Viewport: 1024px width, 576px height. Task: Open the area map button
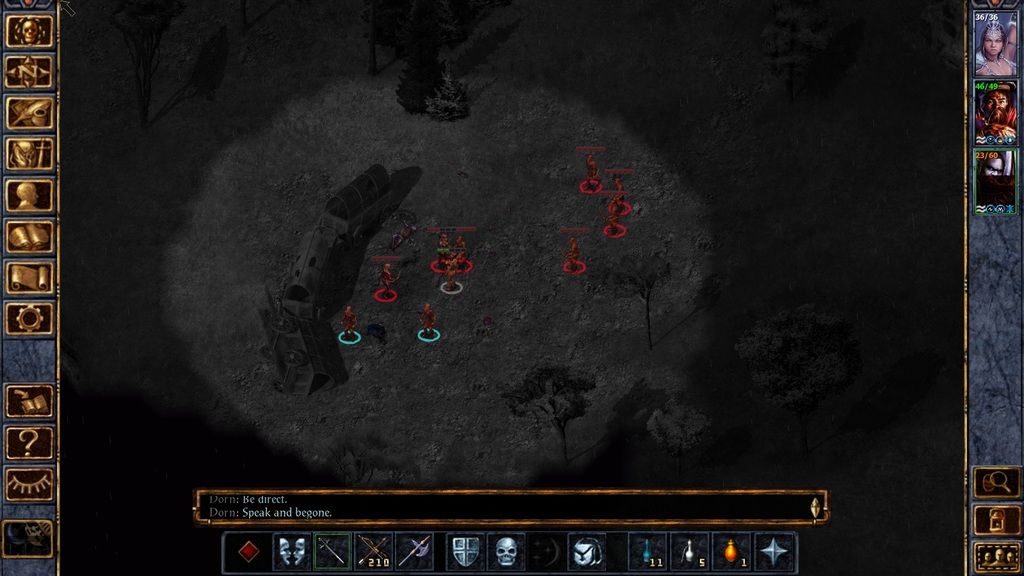point(29,72)
